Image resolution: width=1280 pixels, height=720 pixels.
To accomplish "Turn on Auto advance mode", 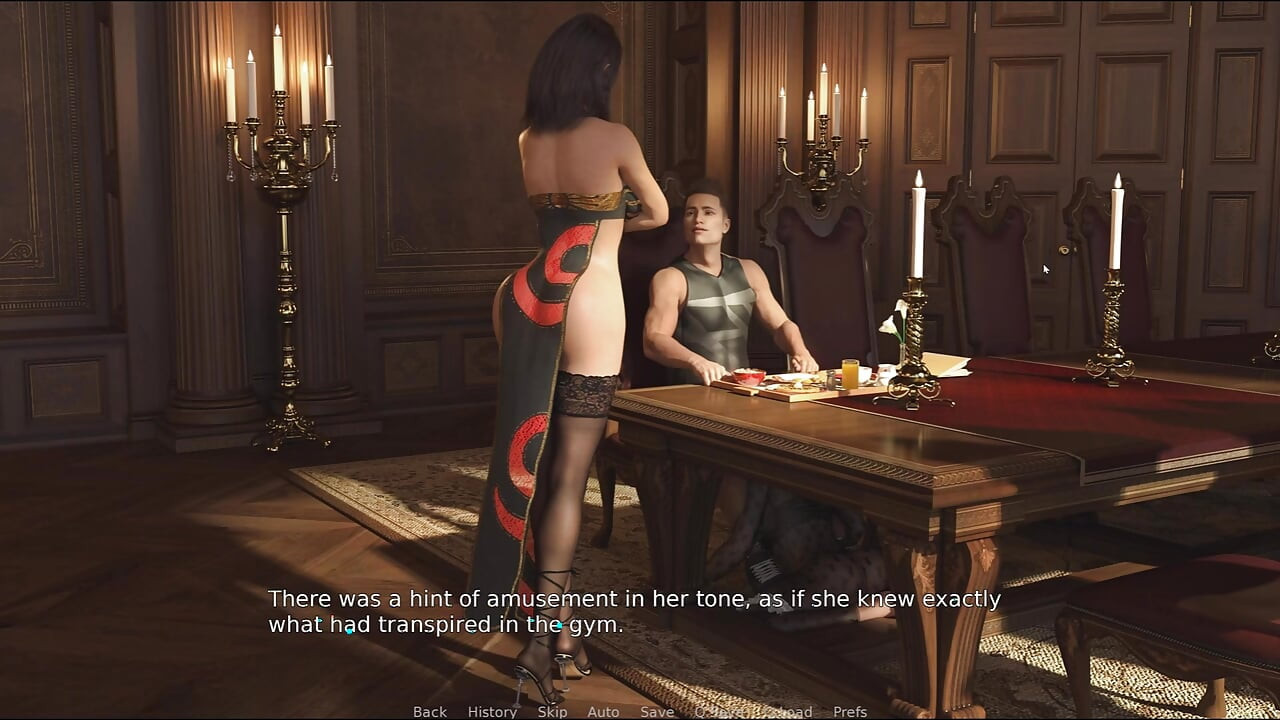I will 603,712.
